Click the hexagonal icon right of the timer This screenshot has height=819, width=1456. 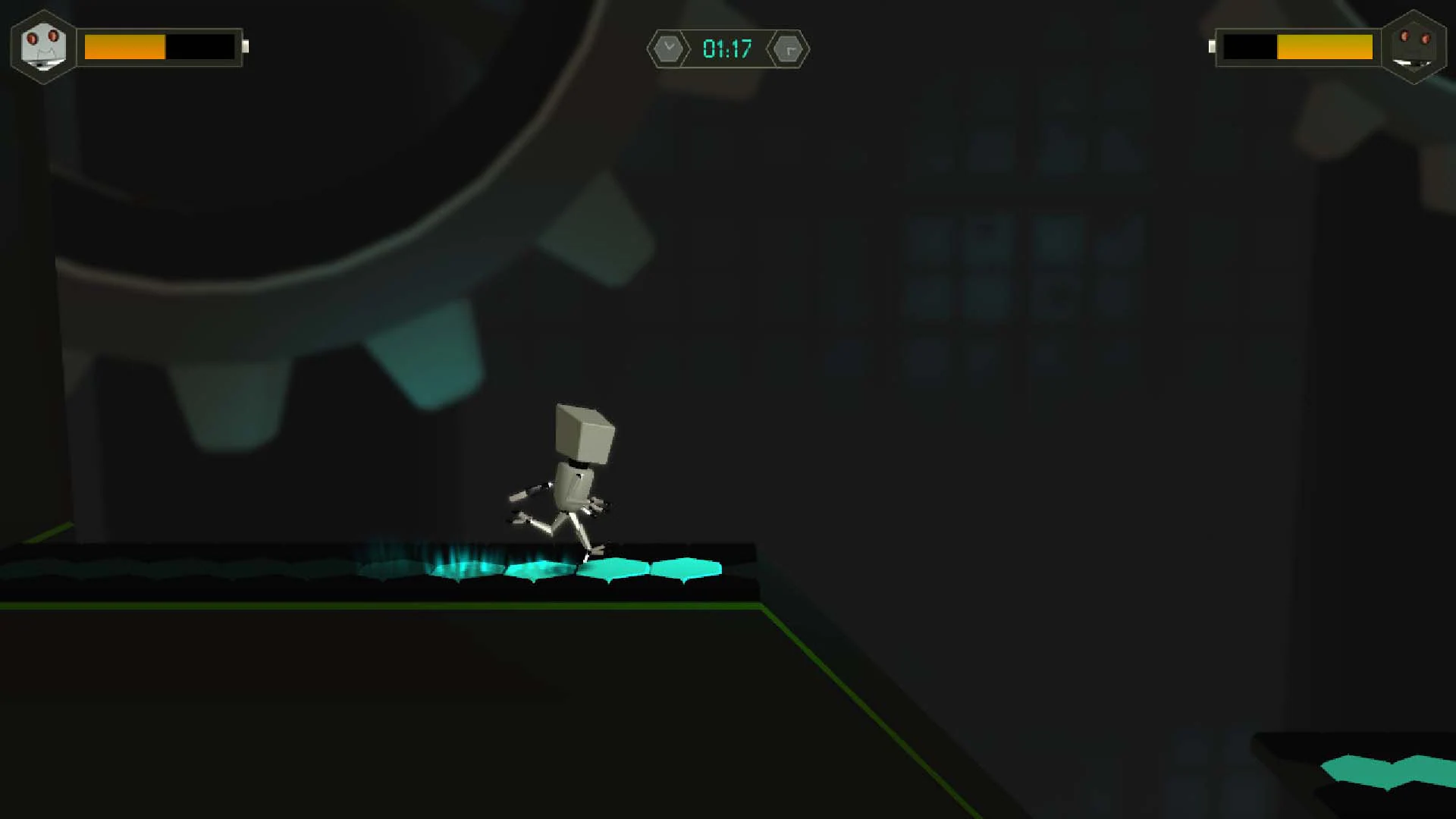(789, 49)
